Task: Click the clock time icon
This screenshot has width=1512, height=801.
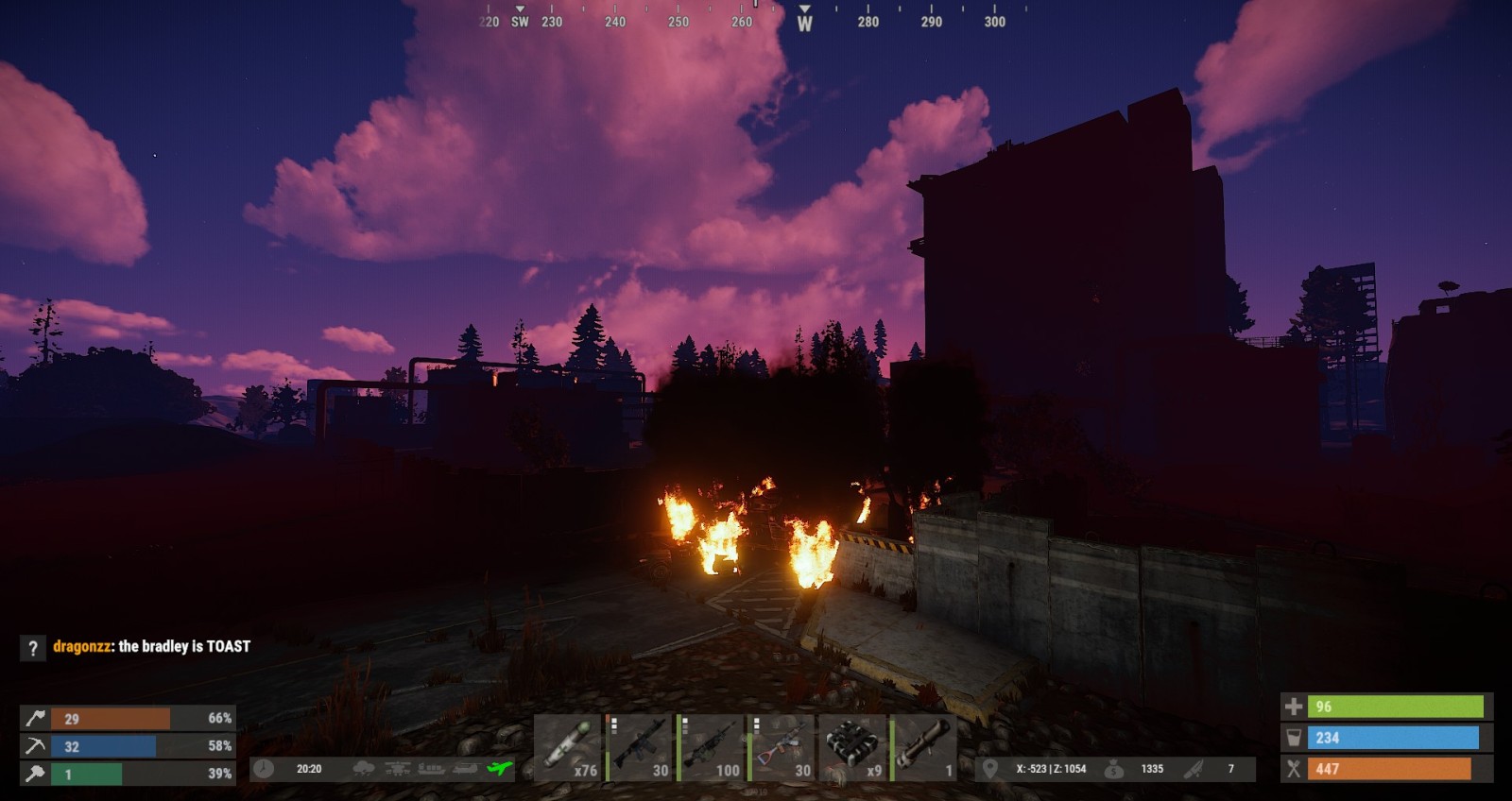Action: click(264, 769)
